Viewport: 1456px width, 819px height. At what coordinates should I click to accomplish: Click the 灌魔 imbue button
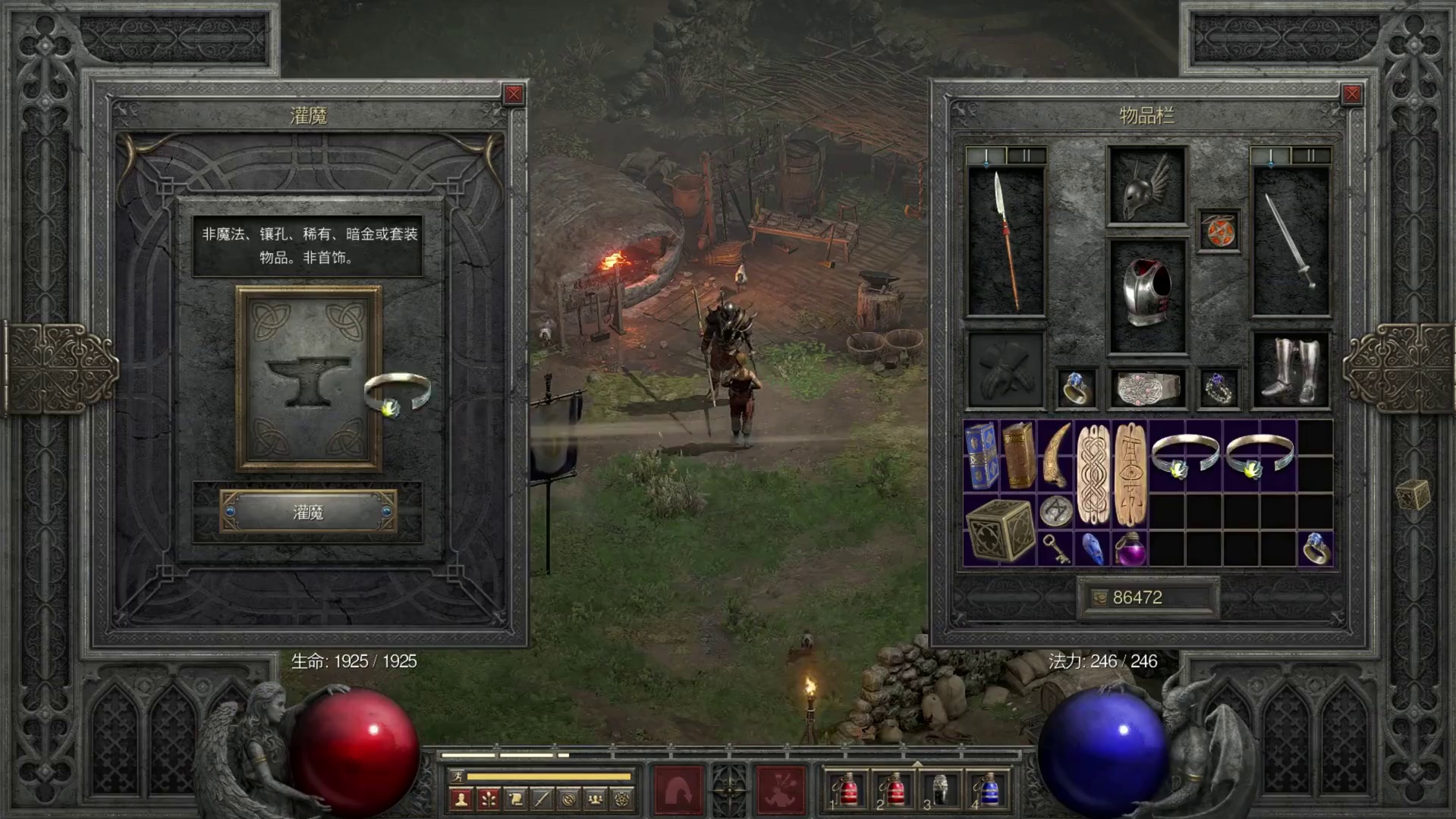click(308, 513)
